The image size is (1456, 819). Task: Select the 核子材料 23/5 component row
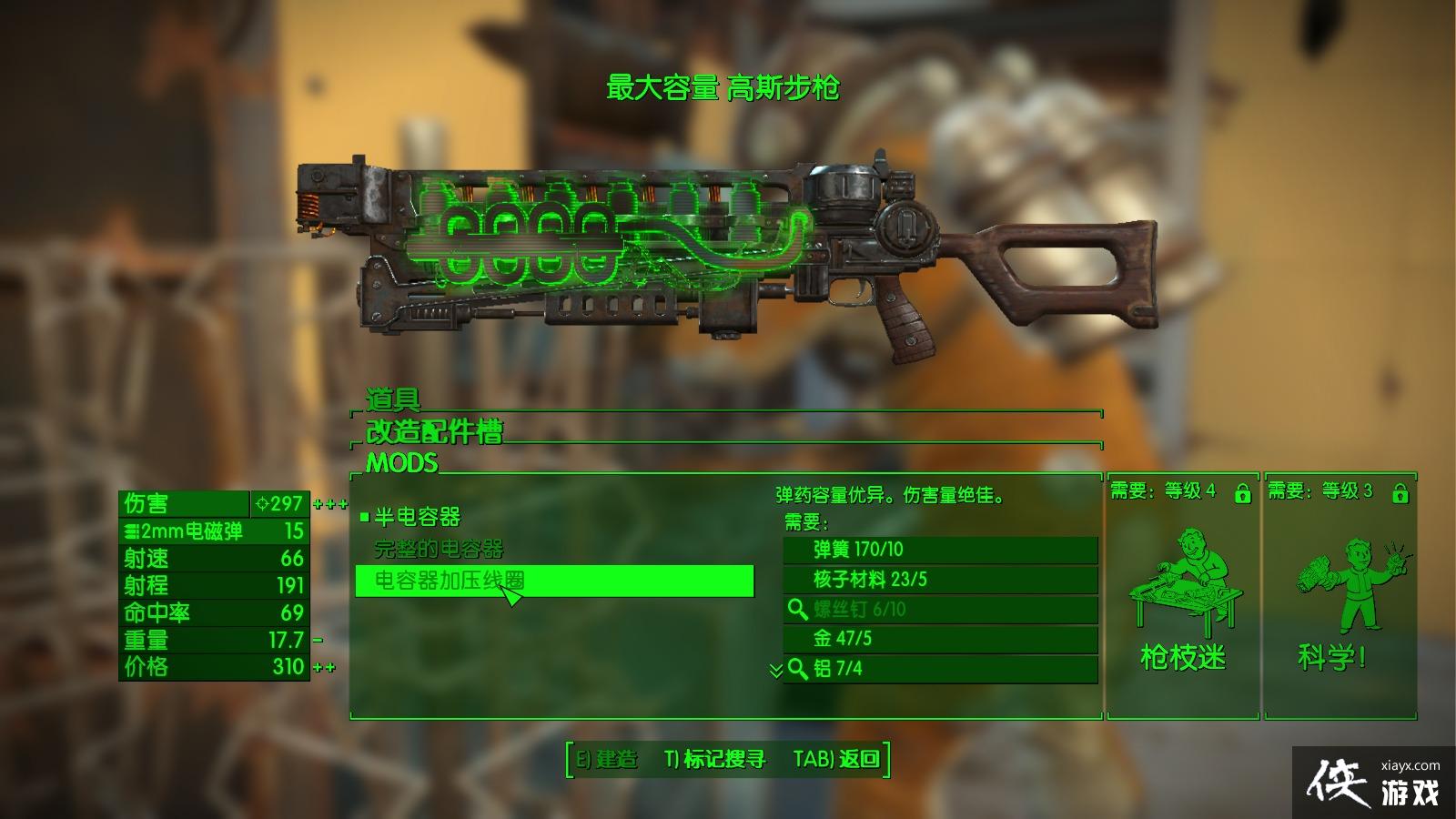940,580
